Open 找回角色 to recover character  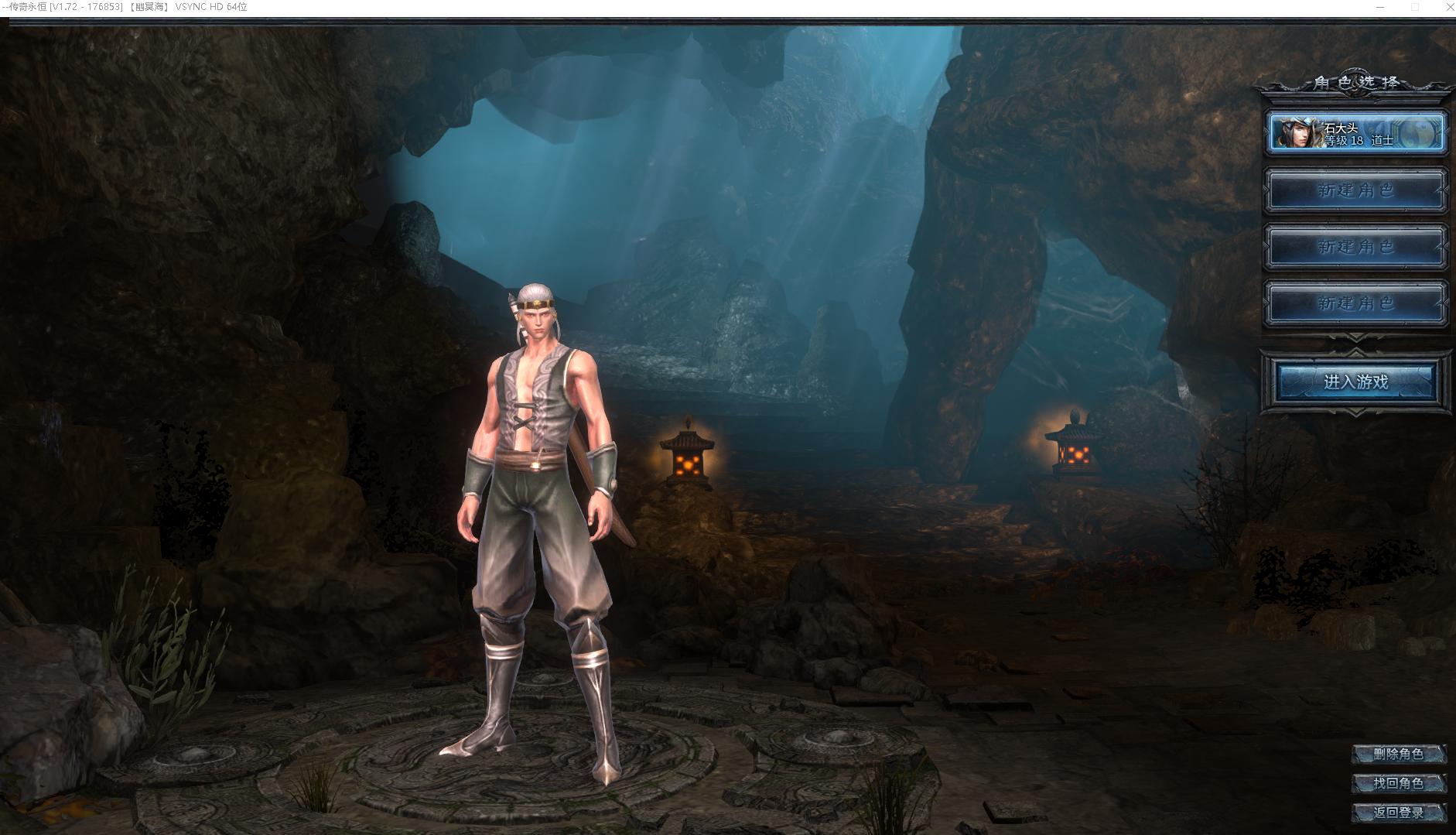click(x=1398, y=783)
